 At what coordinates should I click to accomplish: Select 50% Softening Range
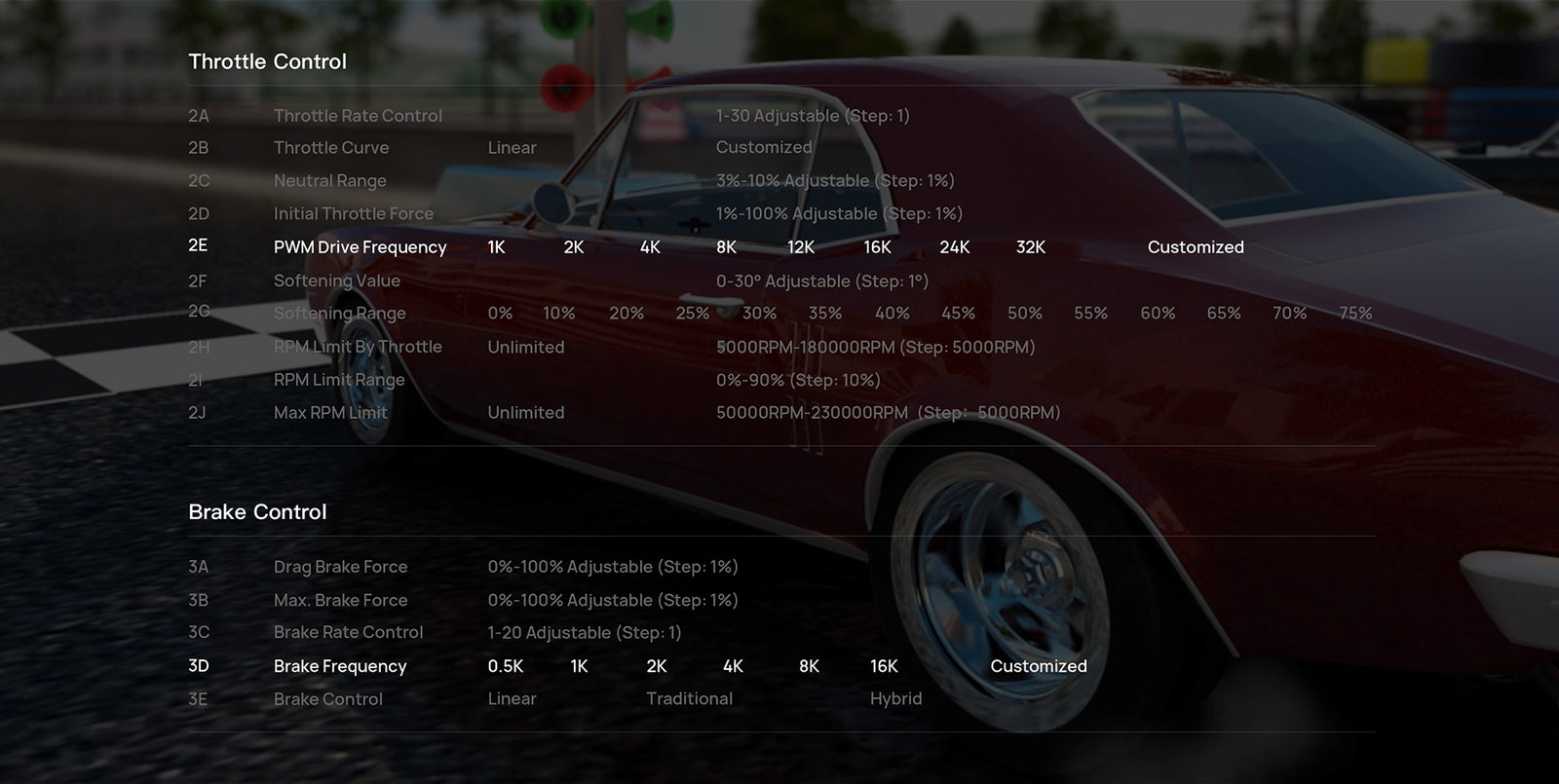(x=1024, y=314)
